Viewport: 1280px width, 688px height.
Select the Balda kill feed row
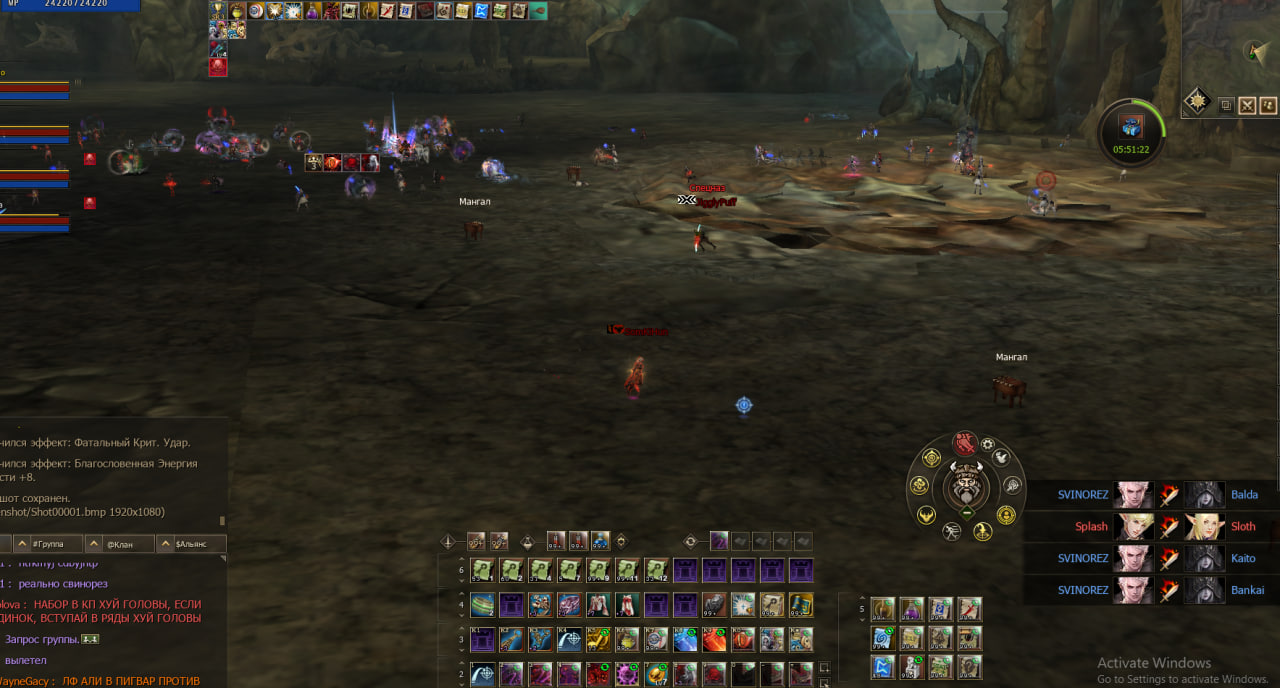click(1150, 495)
